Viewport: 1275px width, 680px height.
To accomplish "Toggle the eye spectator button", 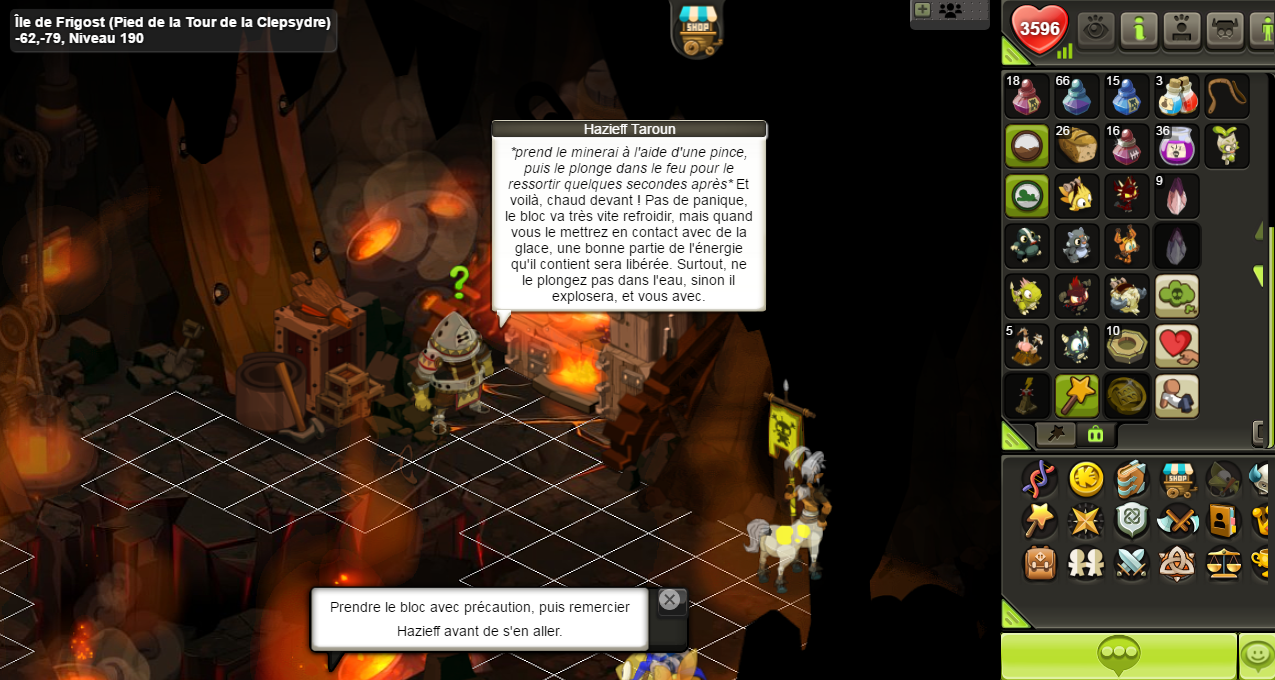I will point(1096,30).
